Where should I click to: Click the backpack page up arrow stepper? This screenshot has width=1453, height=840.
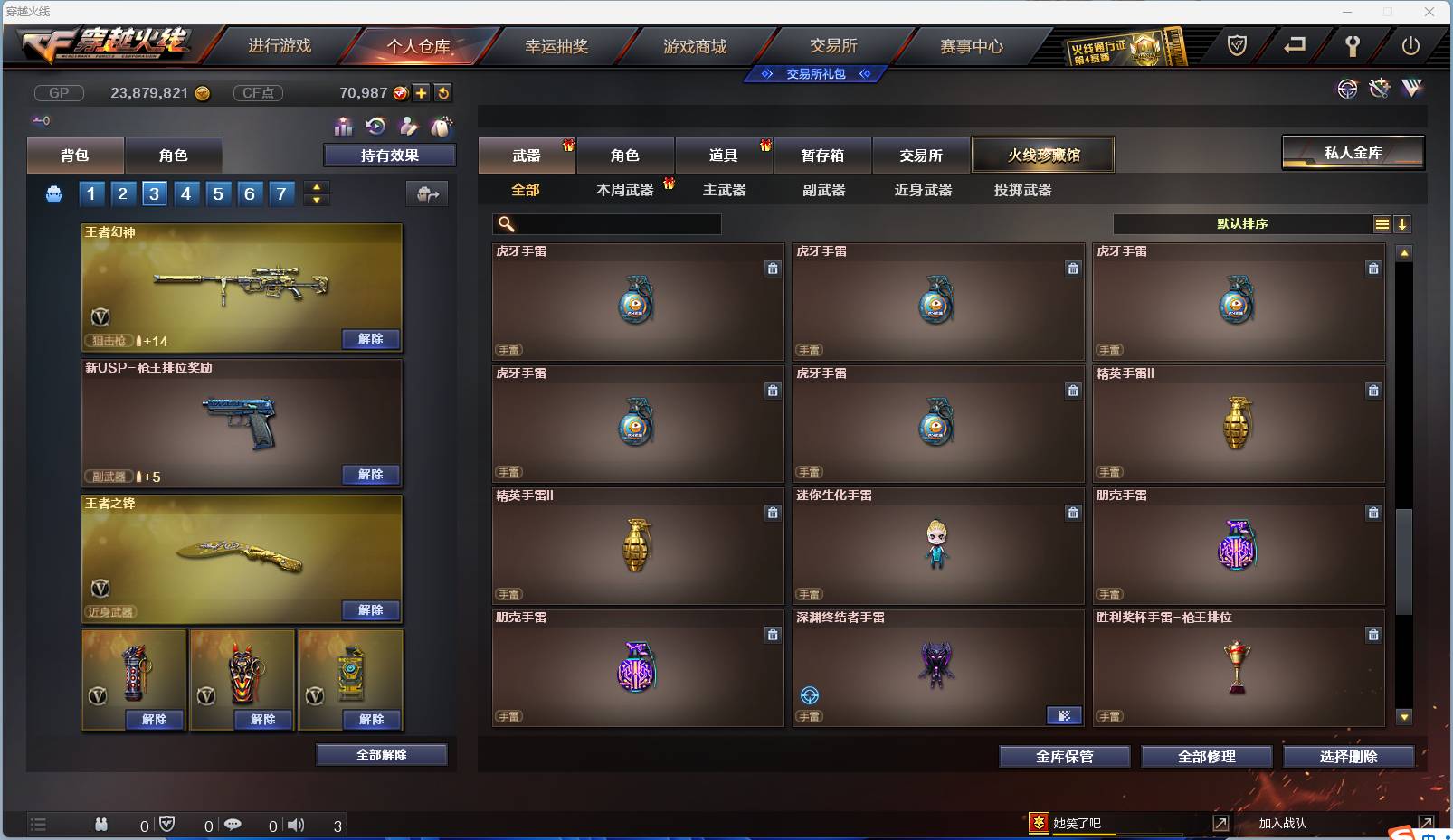pyautogui.click(x=316, y=187)
